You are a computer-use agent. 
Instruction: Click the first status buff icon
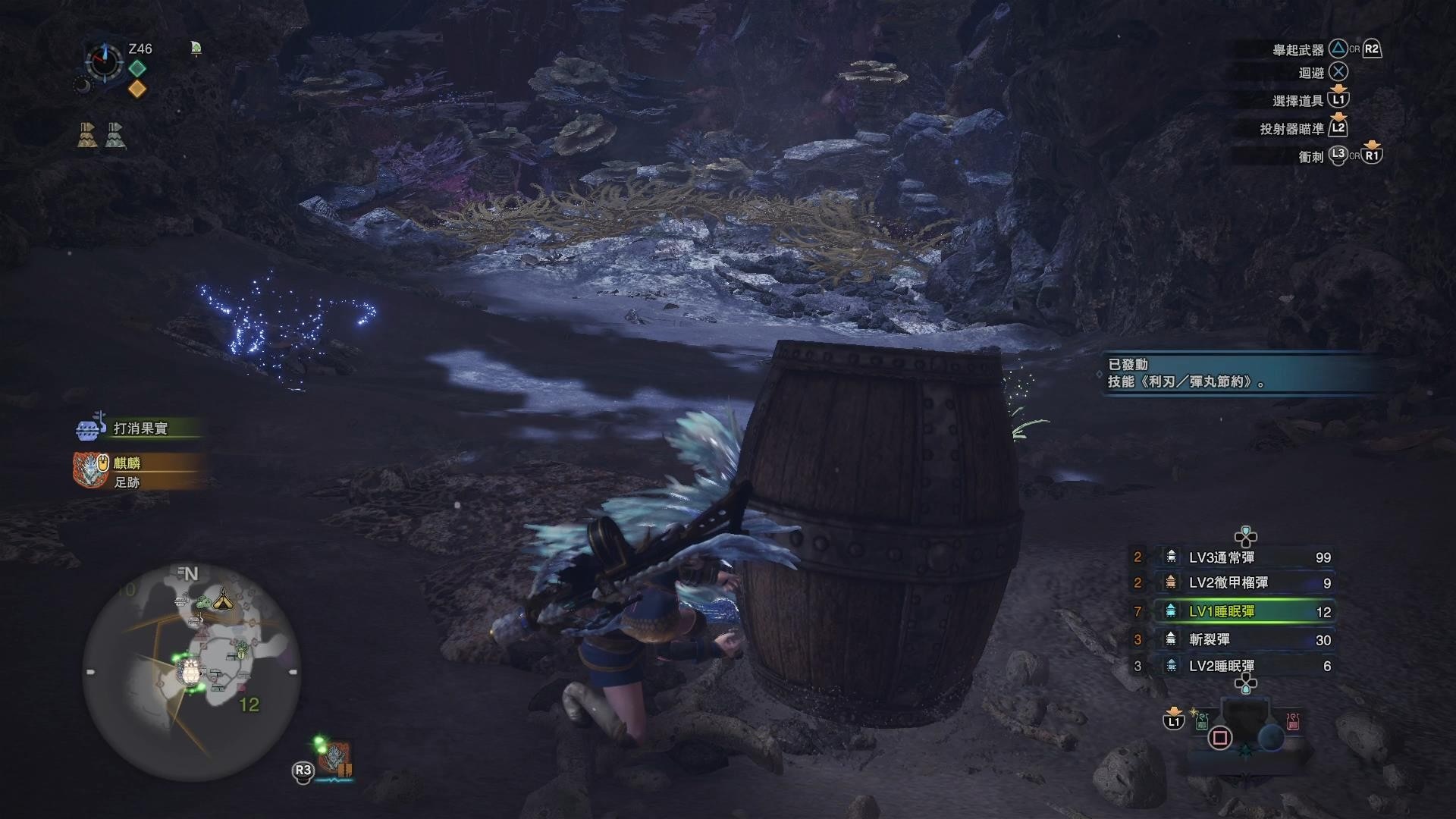87,135
